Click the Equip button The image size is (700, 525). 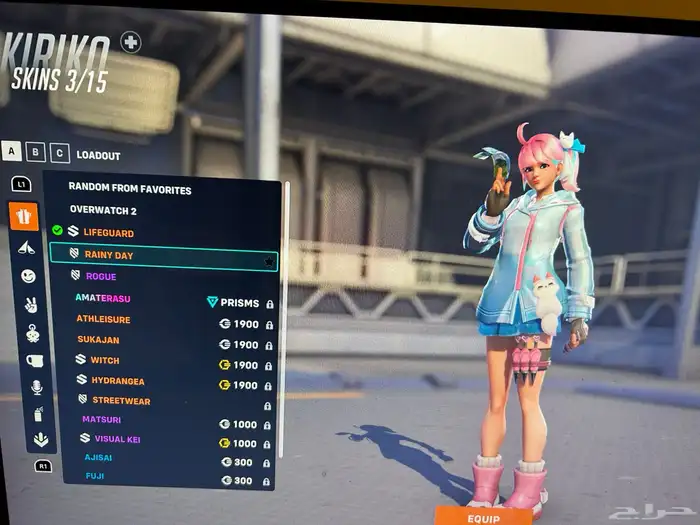(x=483, y=518)
